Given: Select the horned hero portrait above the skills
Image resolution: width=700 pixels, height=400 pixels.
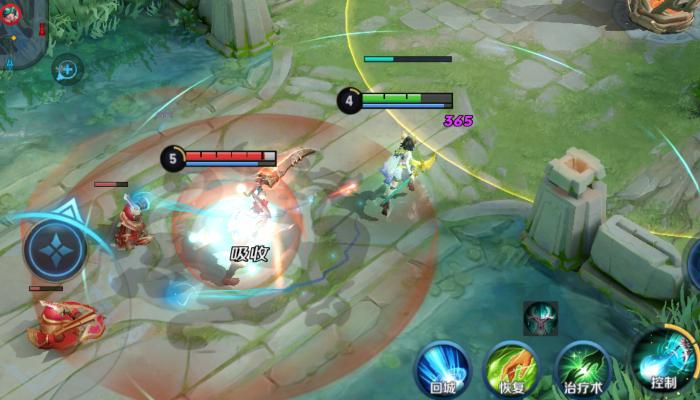Looking at the screenshot, I should coord(540,318).
